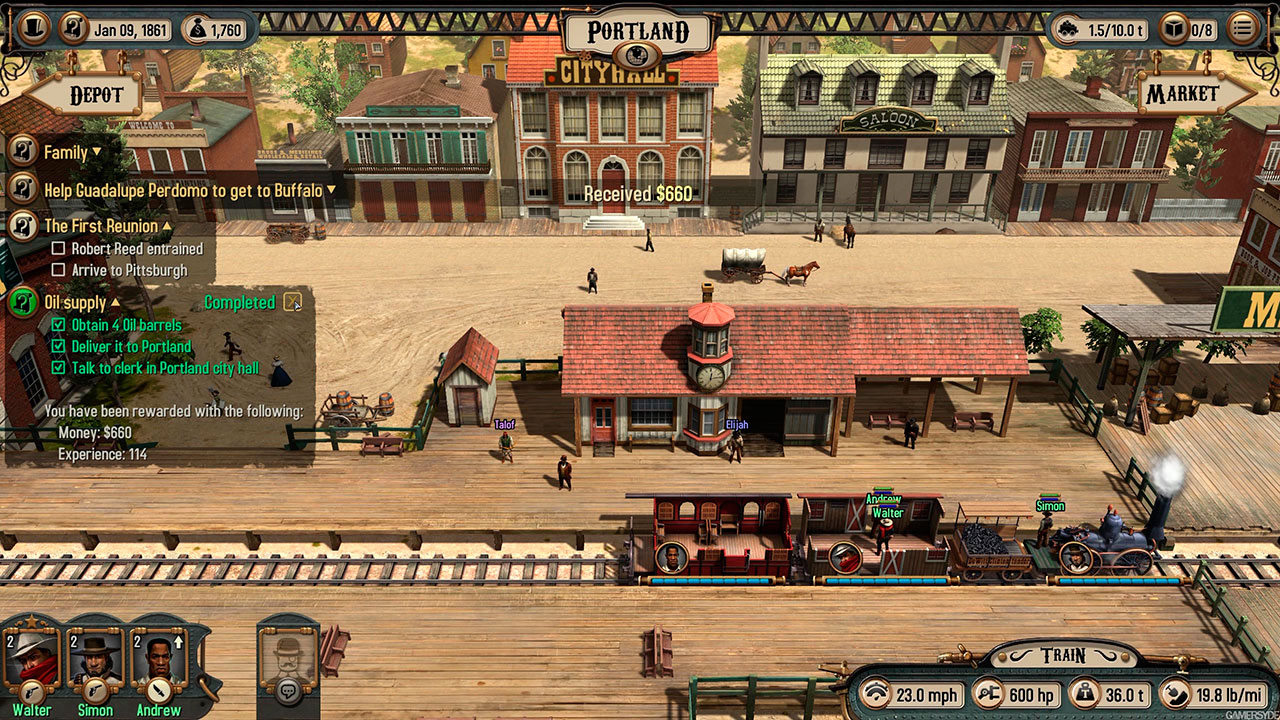Select Andrew's portrait
Viewport: 1280px width, 720px height.
coord(158,653)
